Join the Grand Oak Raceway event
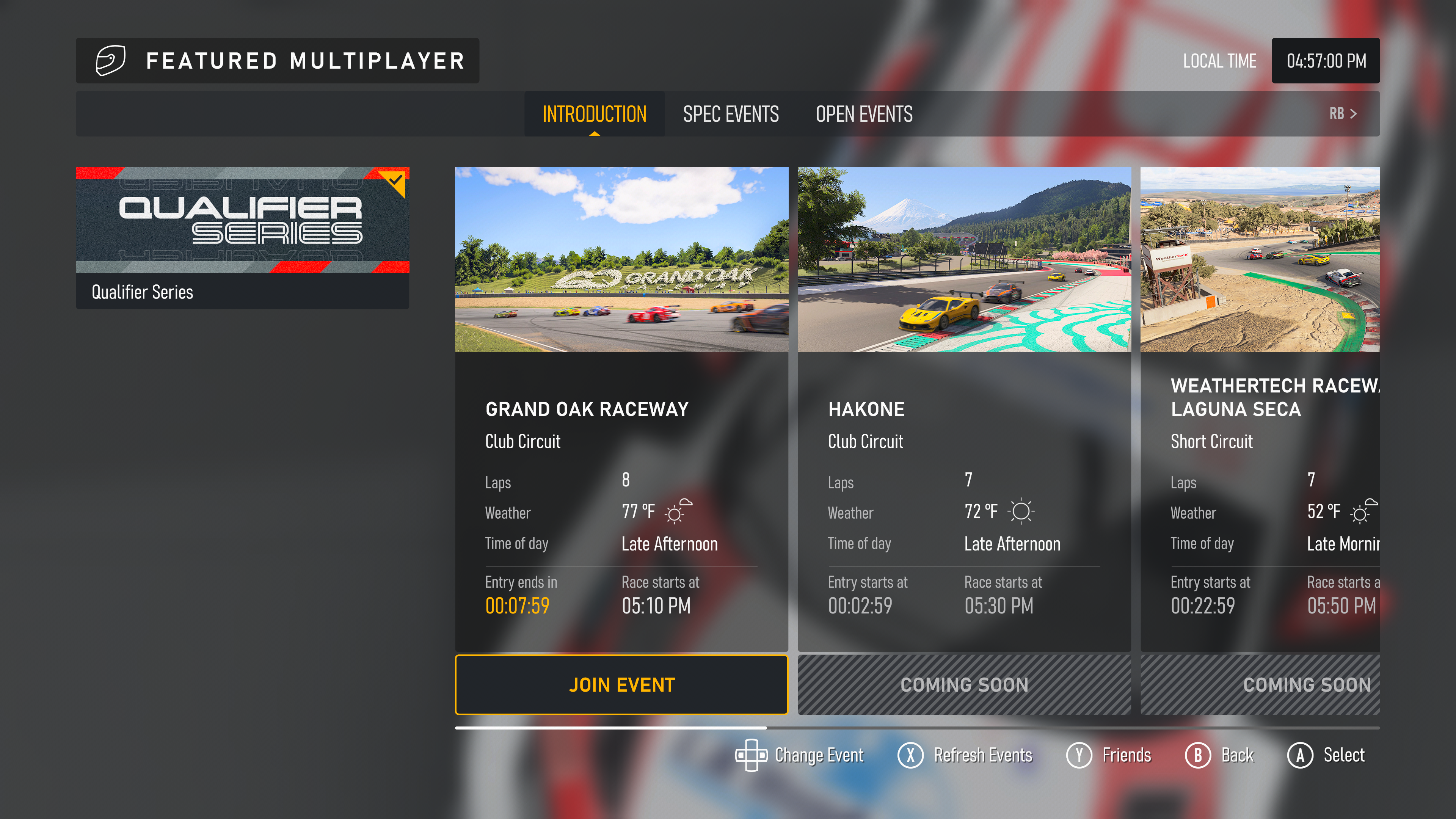 [x=621, y=684]
